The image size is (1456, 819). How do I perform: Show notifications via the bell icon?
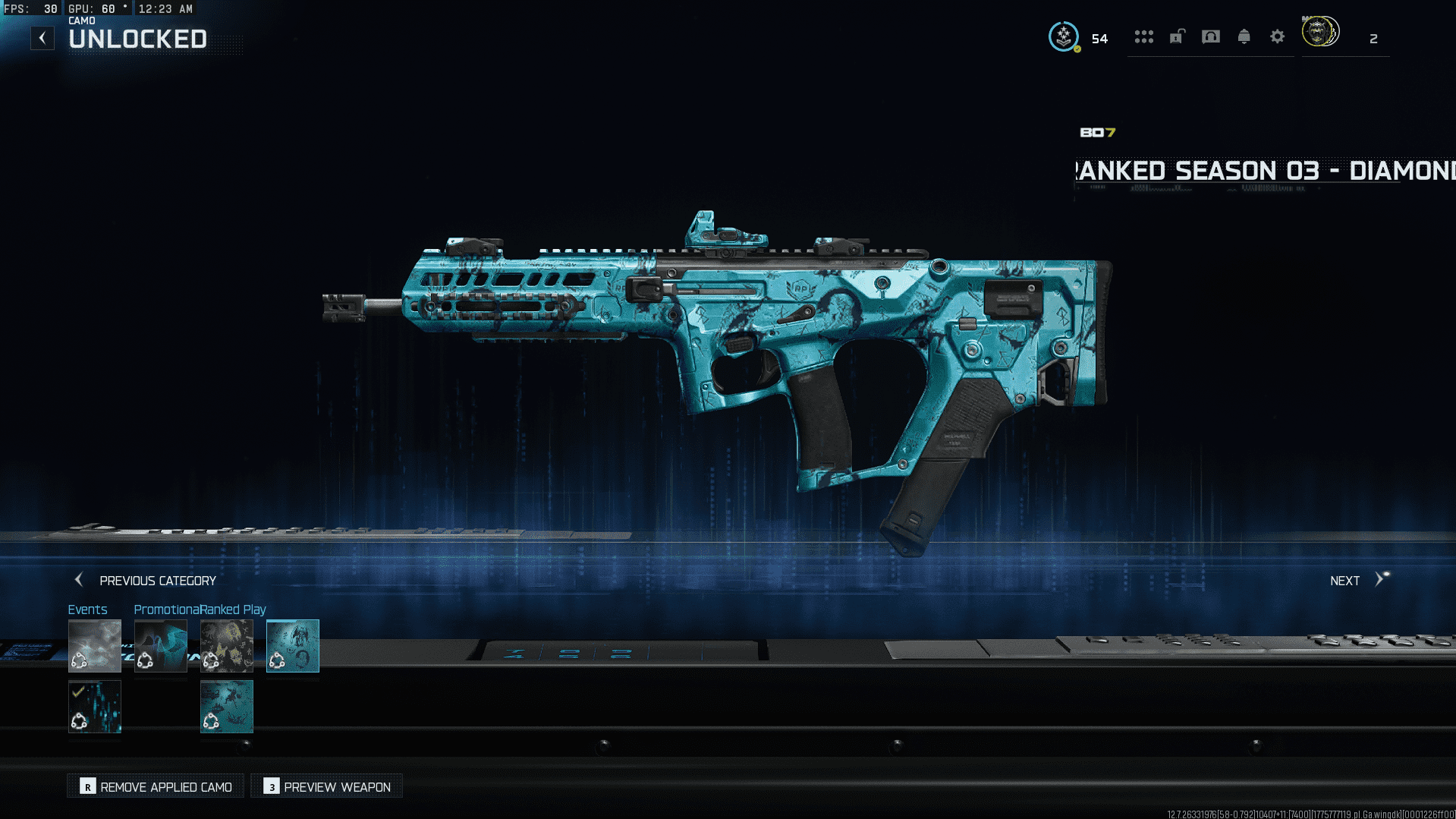click(1244, 37)
